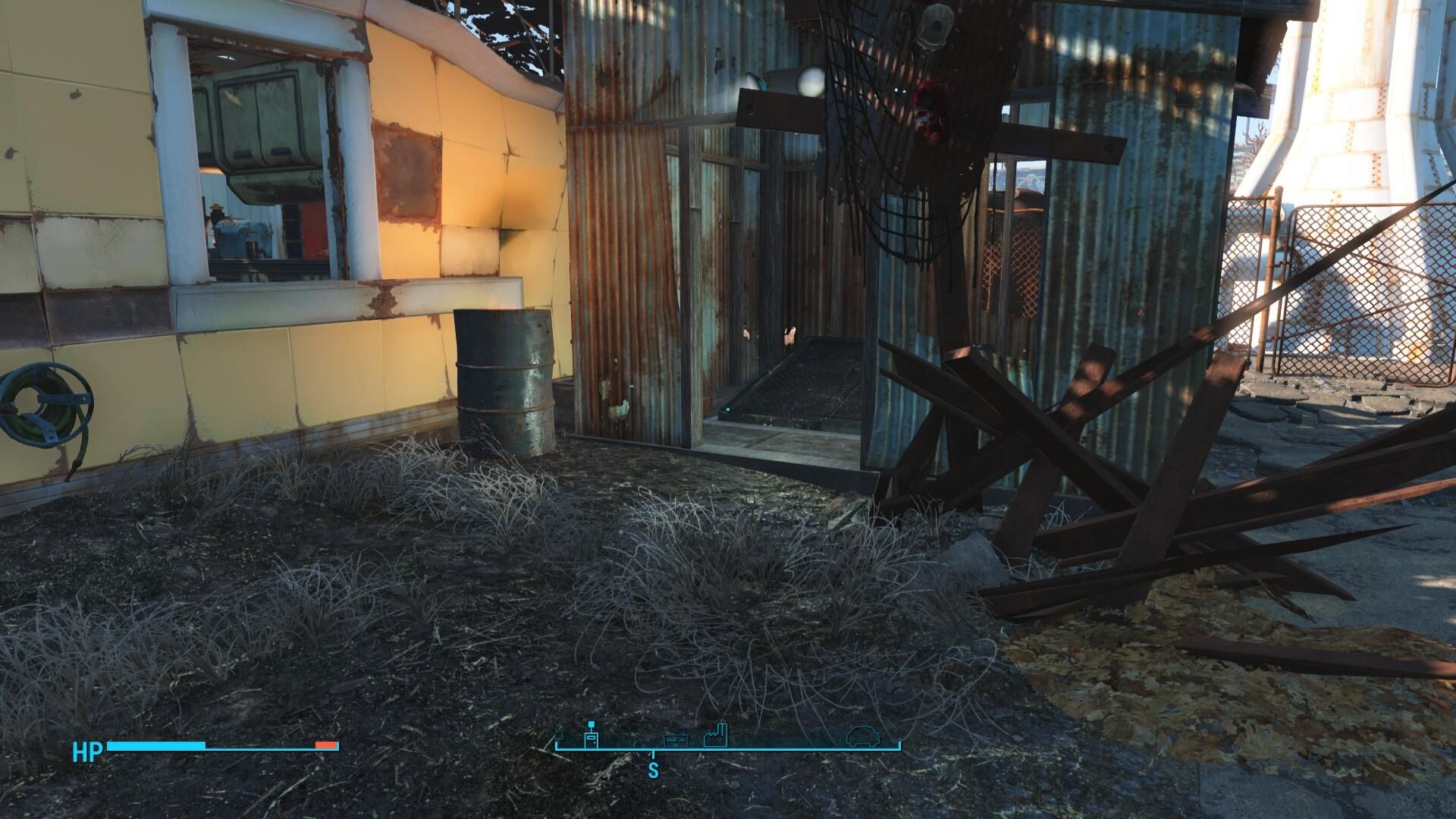Image resolution: width=1456 pixels, height=819 pixels.
Task: Click the low building marker on the compass
Action: [x=676, y=739]
